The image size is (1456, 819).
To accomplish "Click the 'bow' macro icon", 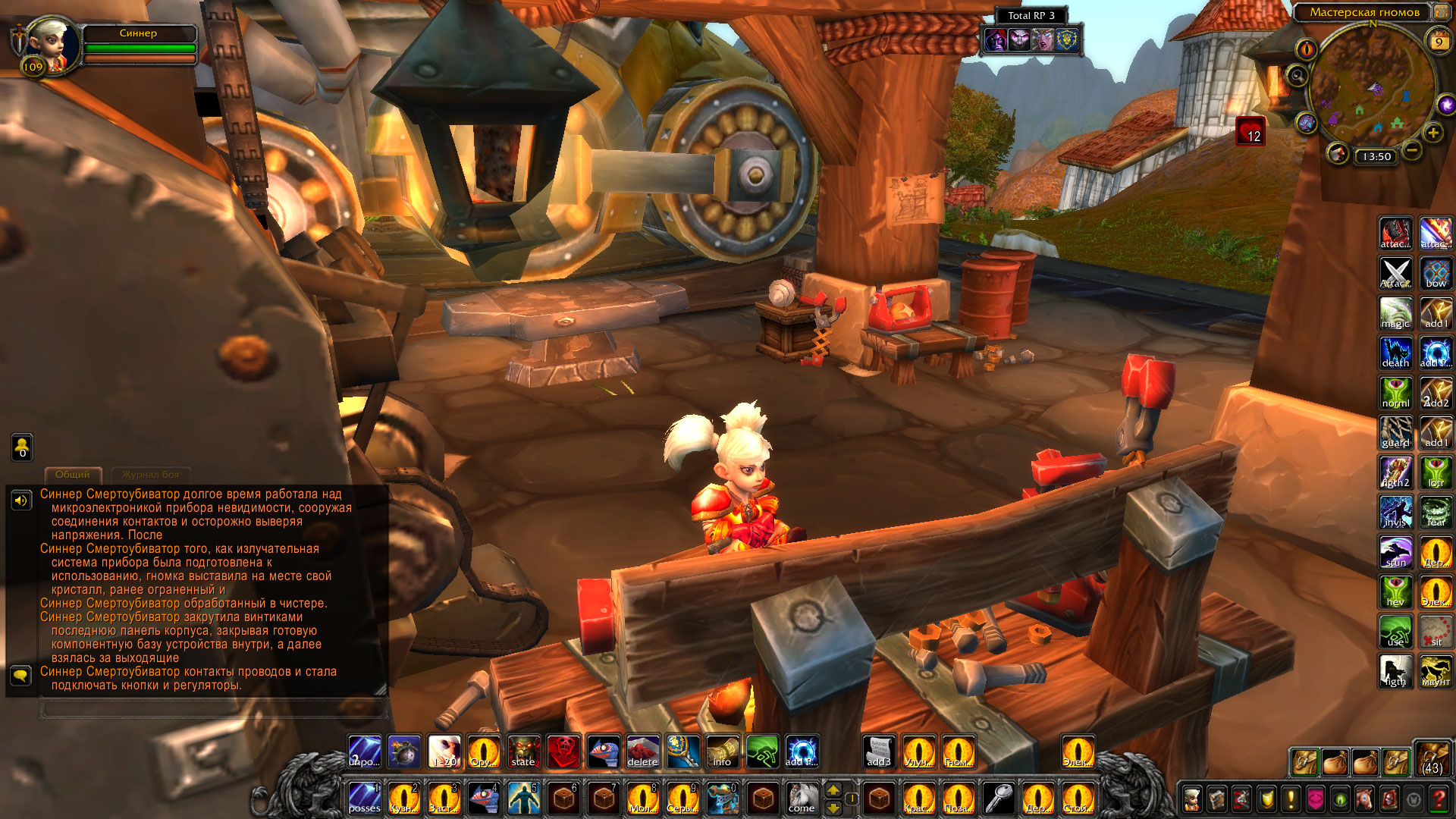I will [x=1436, y=274].
